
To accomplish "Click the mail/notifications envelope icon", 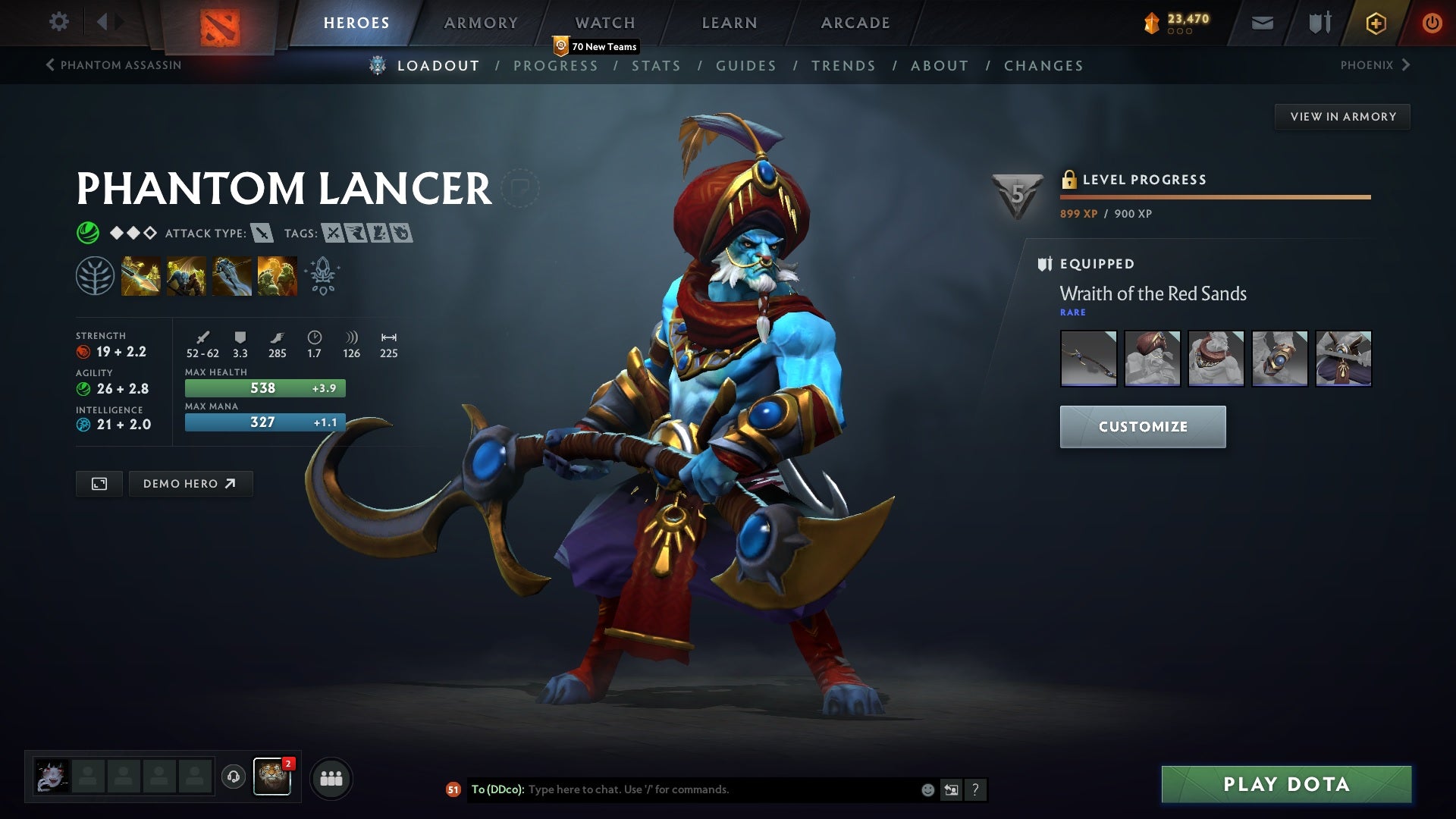I will [1261, 22].
